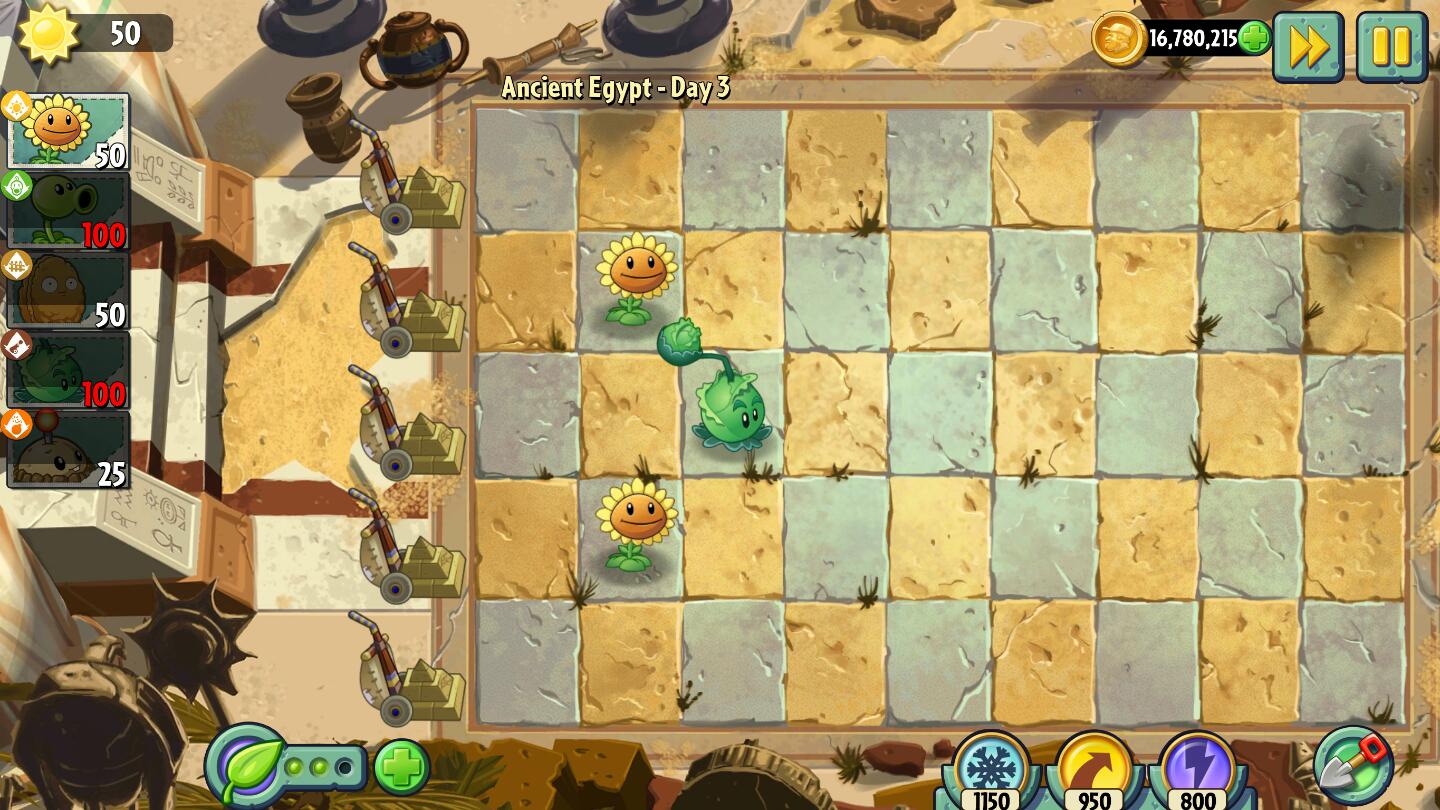The width and height of the screenshot is (1440, 810).
Task: Toggle the fast-forward speed button
Action: tap(1307, 46)
